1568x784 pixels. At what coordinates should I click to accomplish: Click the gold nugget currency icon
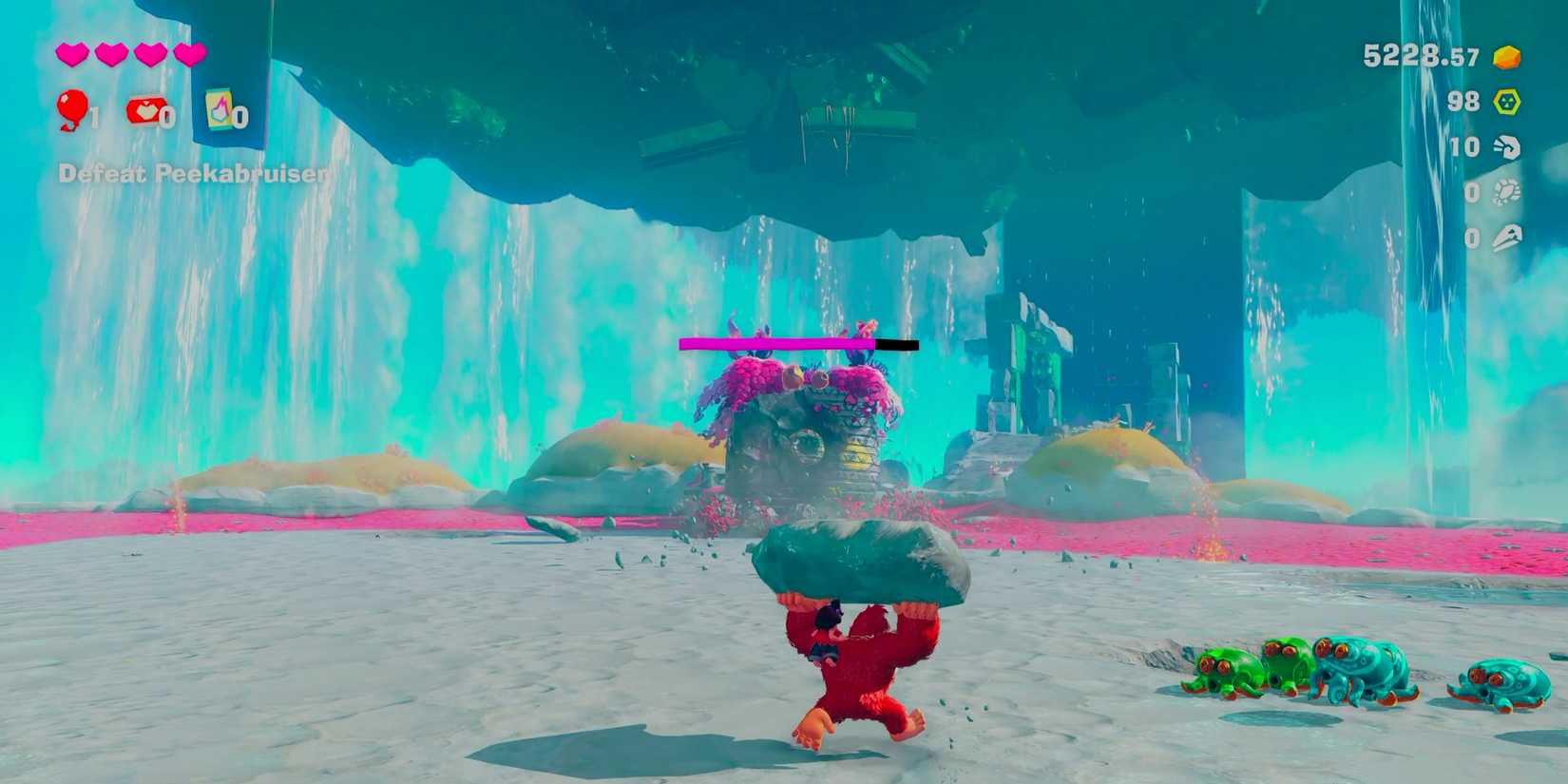tap(1506, 57)
